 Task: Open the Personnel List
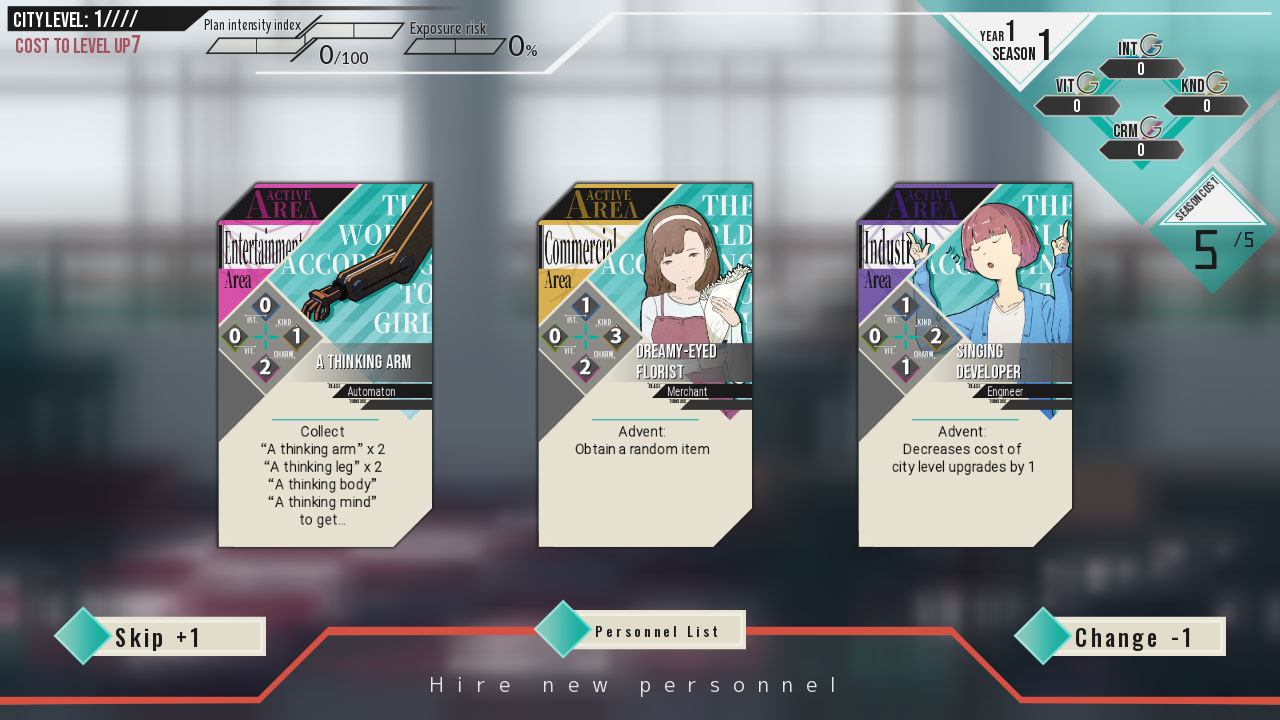pos(655,630)
